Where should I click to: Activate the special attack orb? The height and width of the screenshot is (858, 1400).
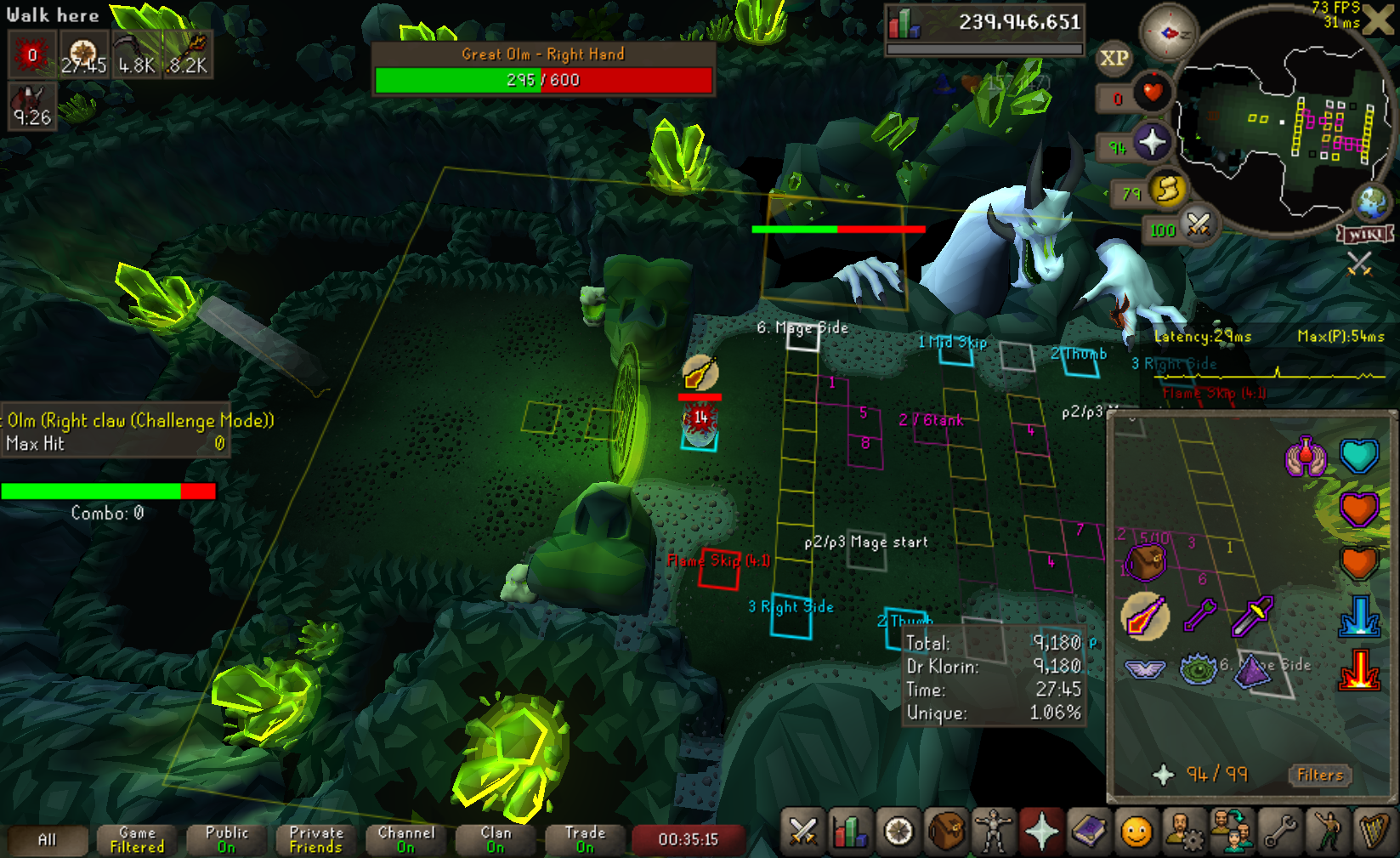(1198, 225)
